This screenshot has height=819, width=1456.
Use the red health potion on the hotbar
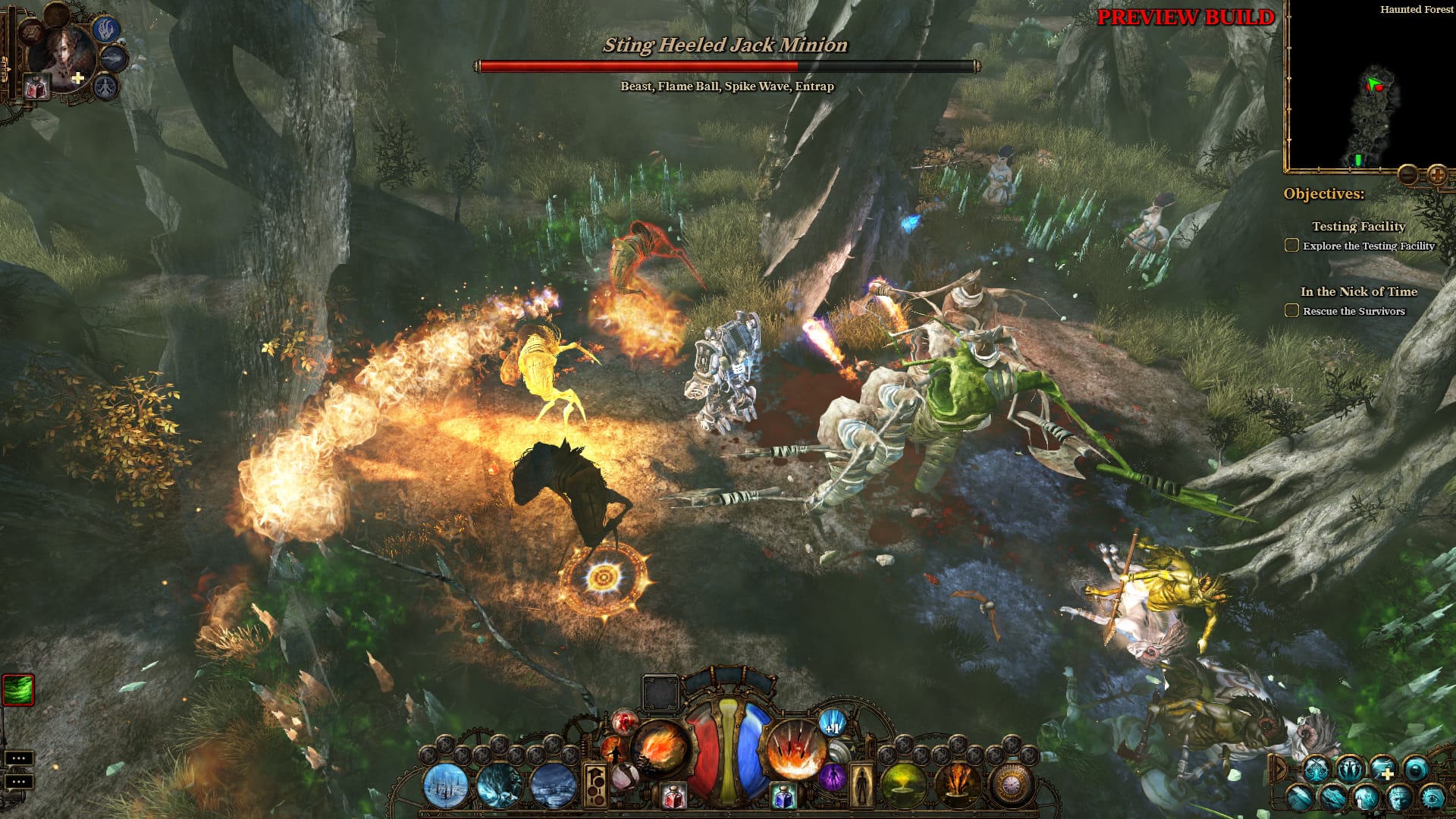673,796
